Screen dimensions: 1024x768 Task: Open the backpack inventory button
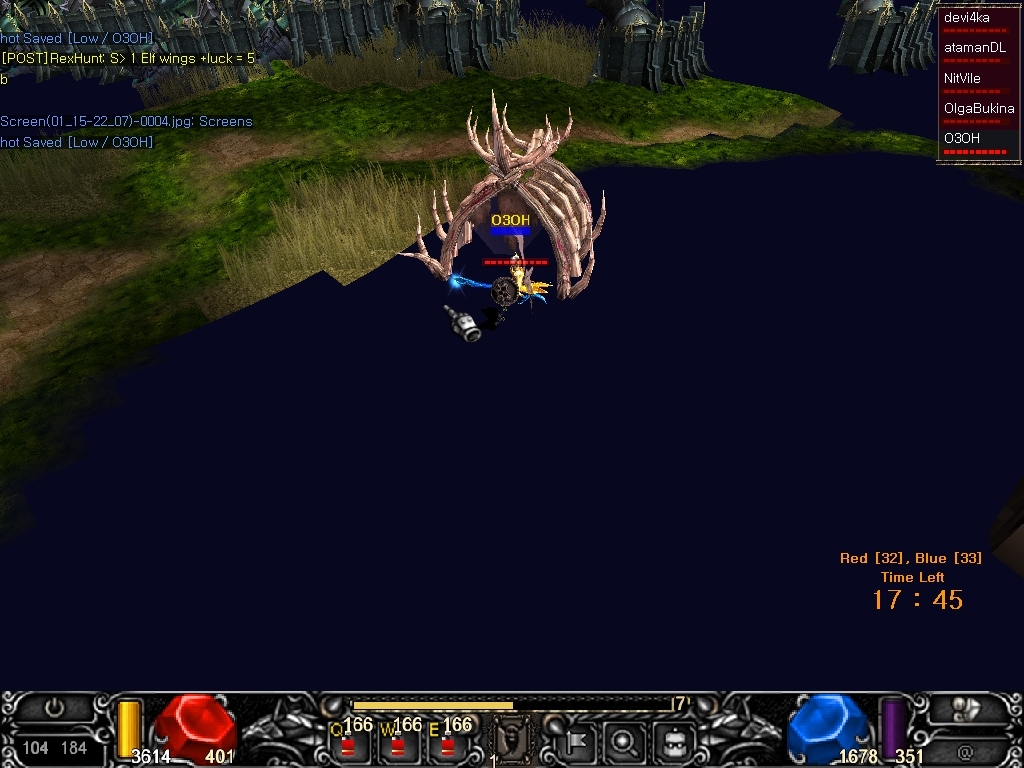(x=673, y=742)
